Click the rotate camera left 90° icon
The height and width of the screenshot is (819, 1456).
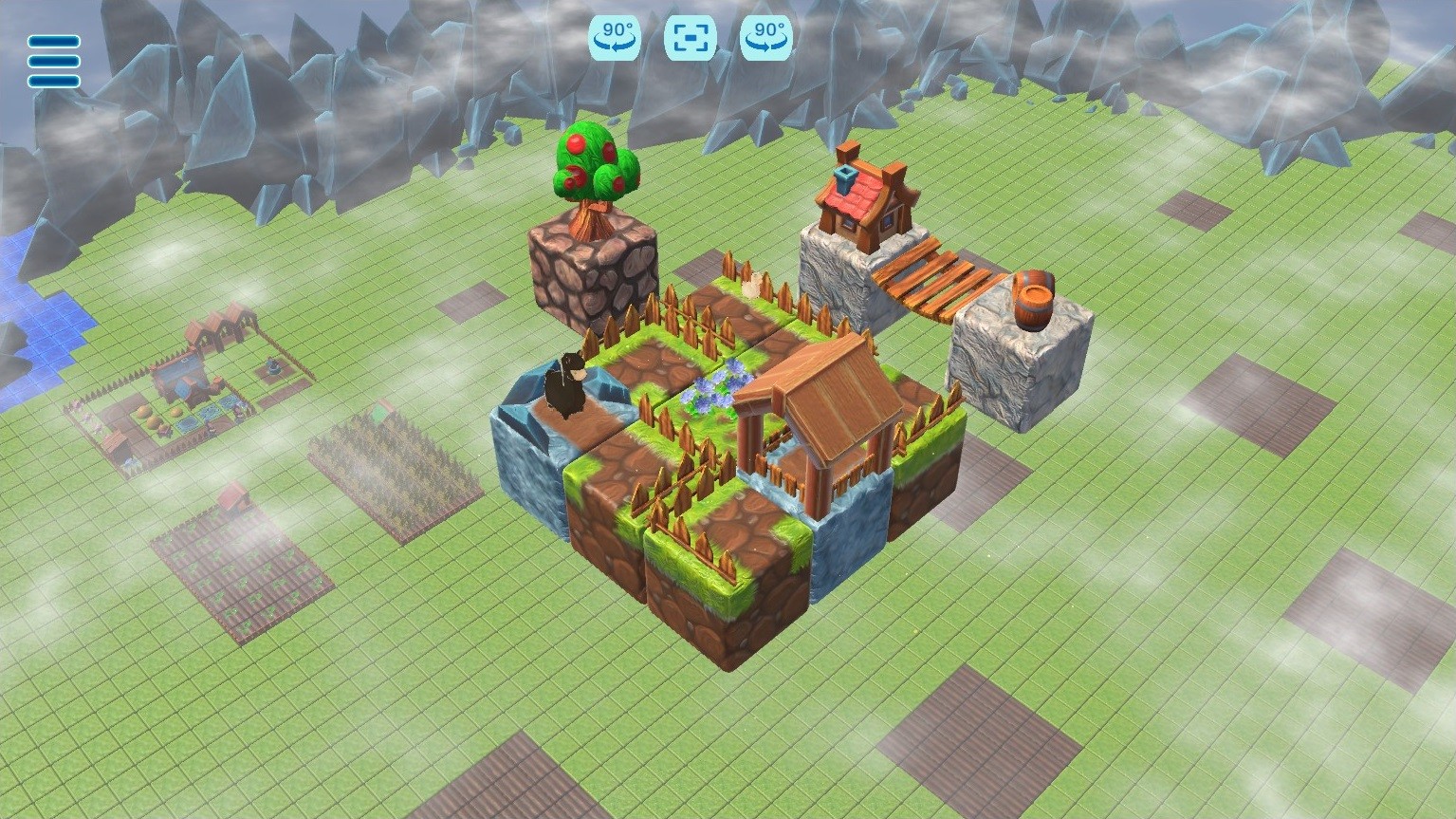point(614,38)
